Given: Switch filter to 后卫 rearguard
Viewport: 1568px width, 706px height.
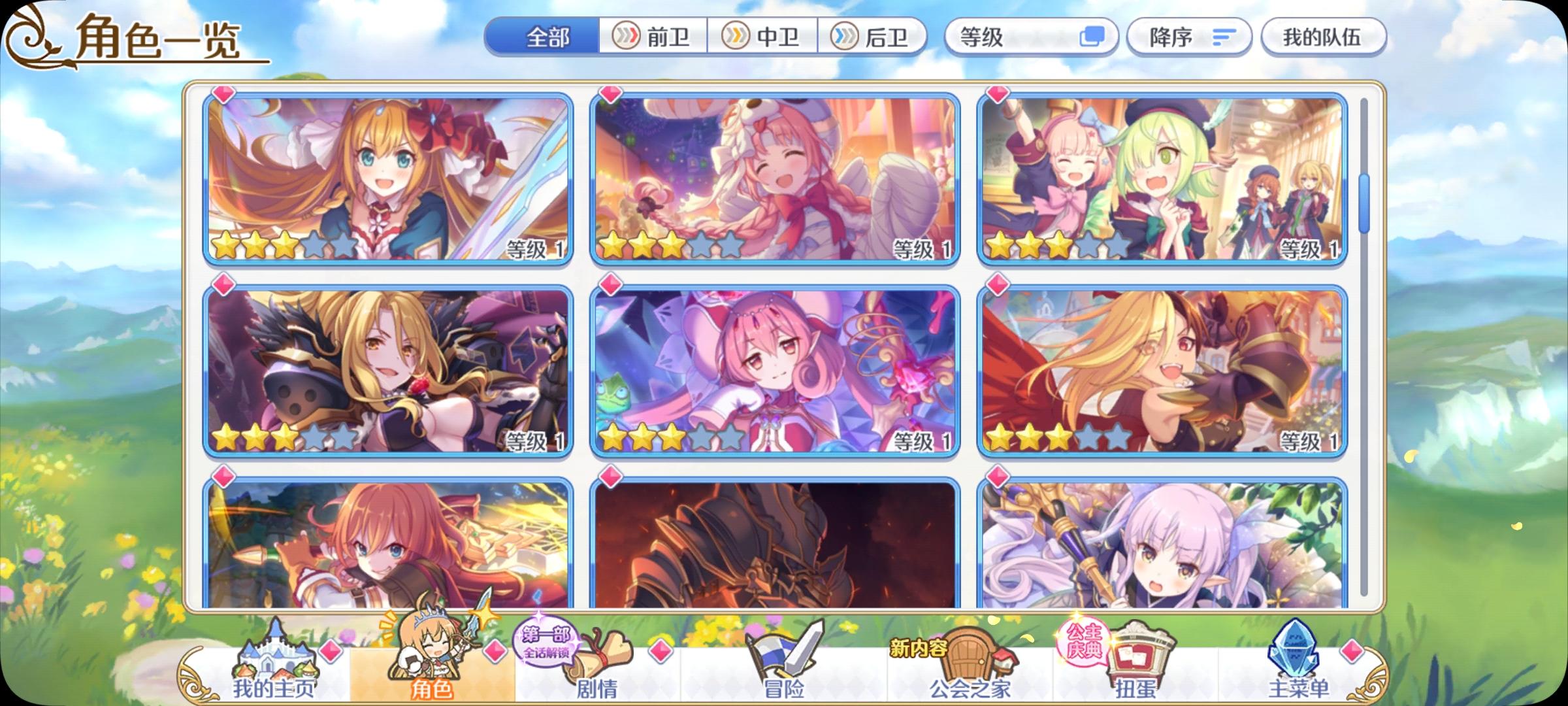Looking at the screenshot, I should pos(875,37).
